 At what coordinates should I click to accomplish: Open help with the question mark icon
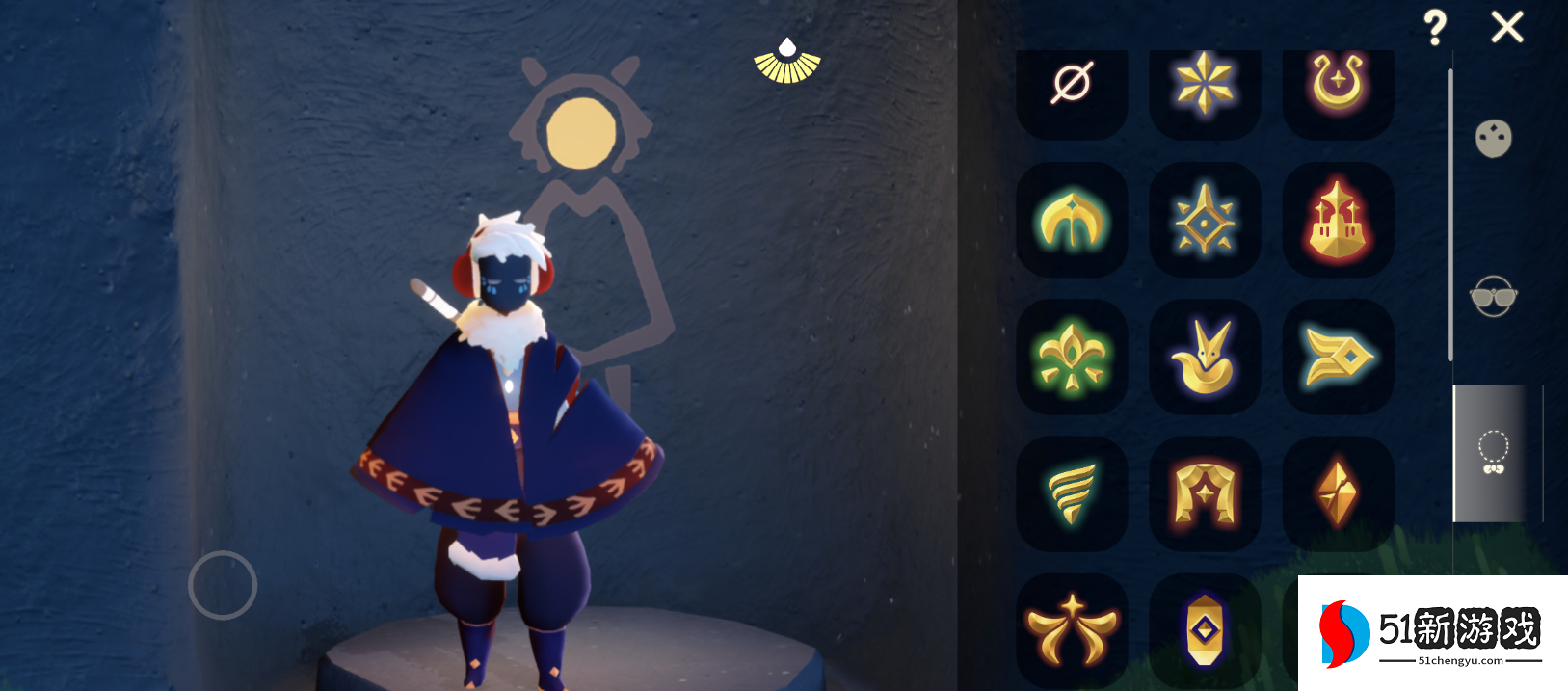tap(1435, 28)
